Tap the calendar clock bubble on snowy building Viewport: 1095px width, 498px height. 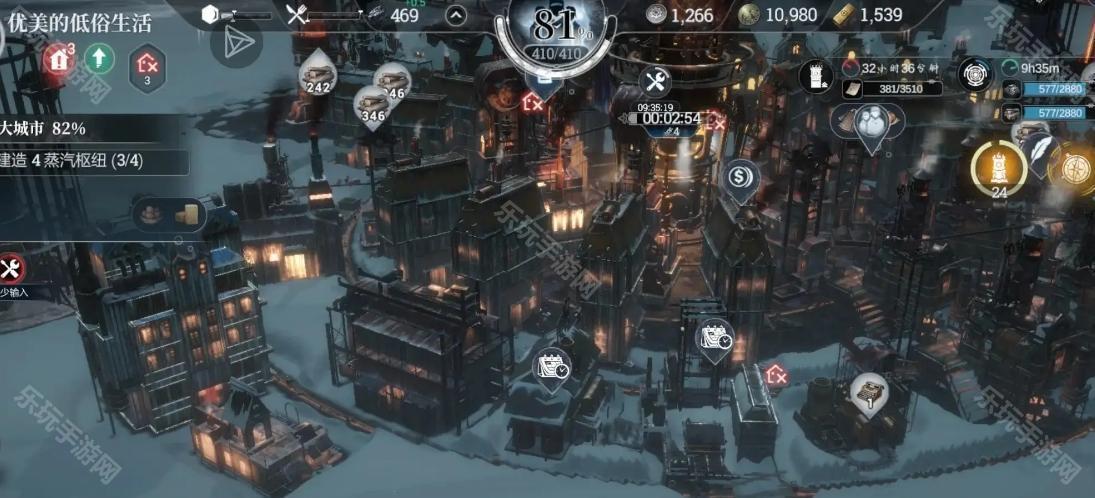click(553, 367)
